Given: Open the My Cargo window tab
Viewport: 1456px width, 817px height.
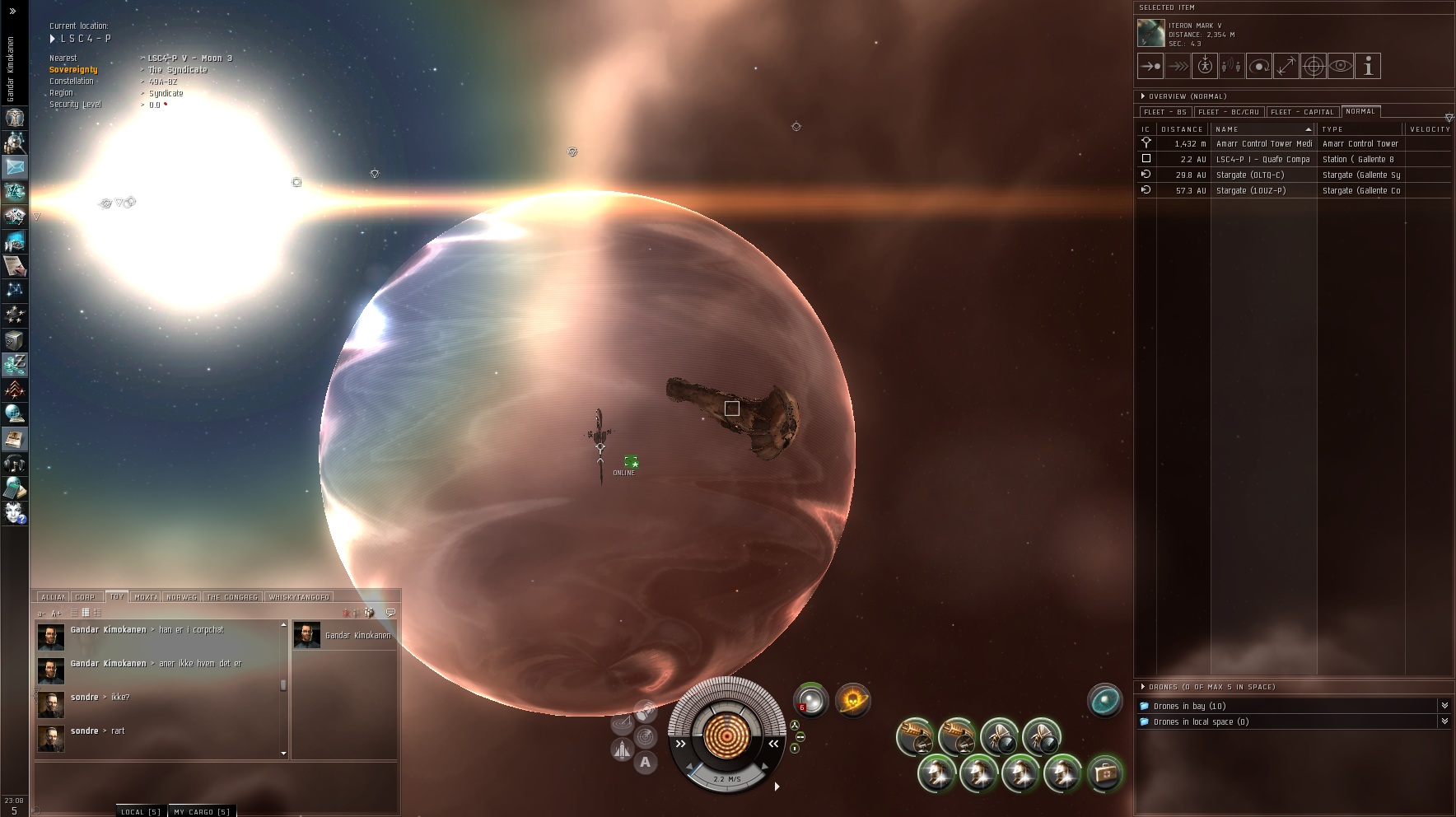Looking at the screenshot, I should tap(202, 811).
